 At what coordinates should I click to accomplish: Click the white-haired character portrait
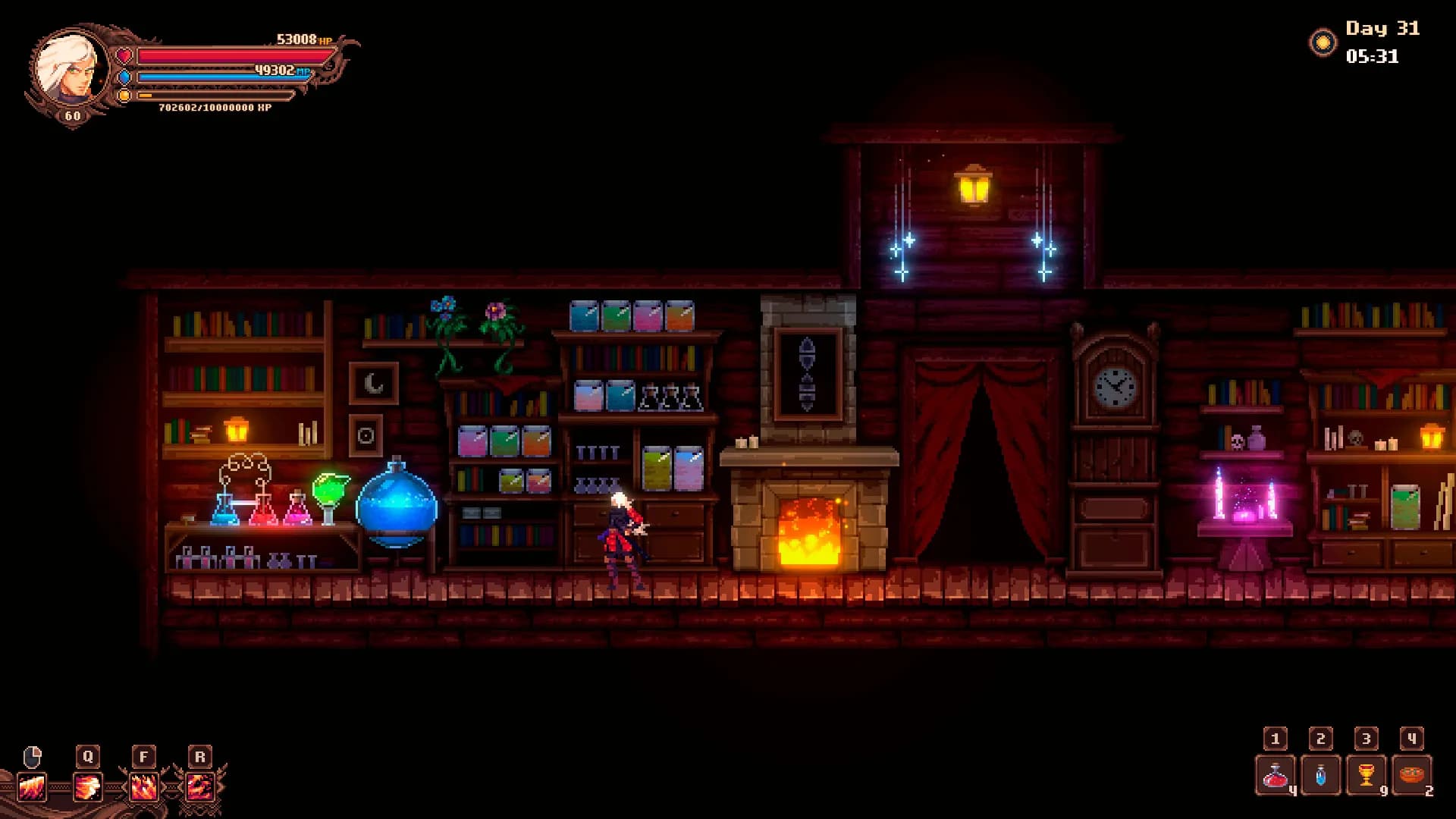[70, 70]
